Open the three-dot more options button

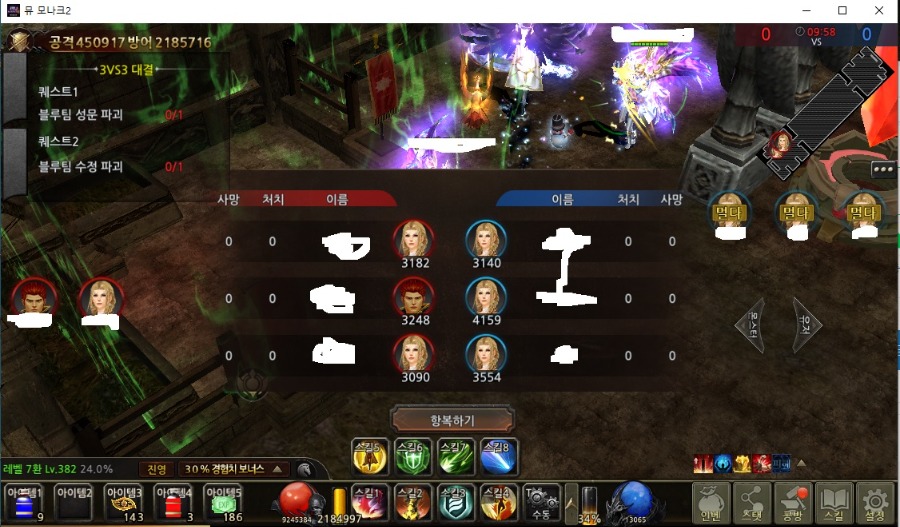click(x=883, y=169)
